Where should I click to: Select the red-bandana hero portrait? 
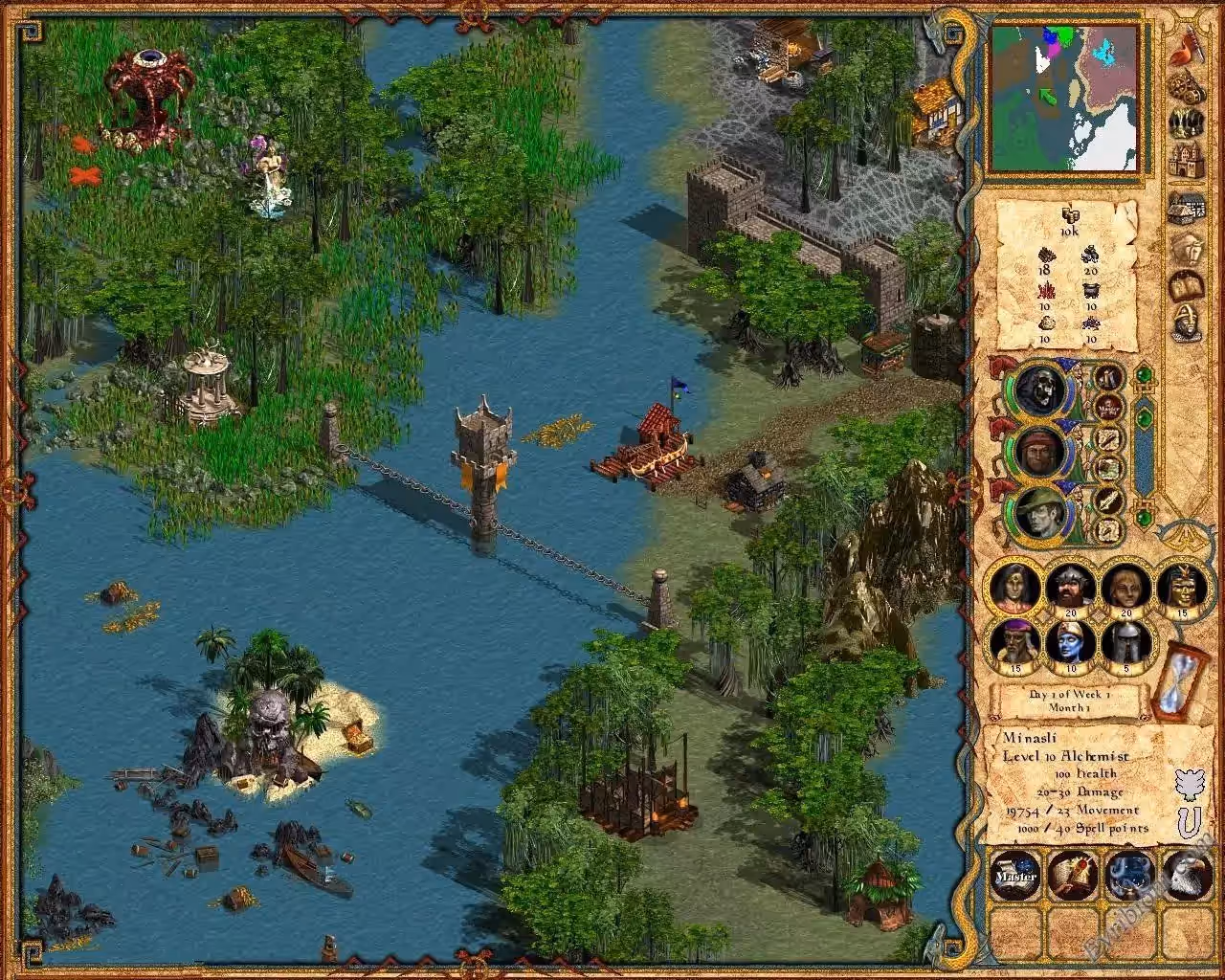point(1039,450)
